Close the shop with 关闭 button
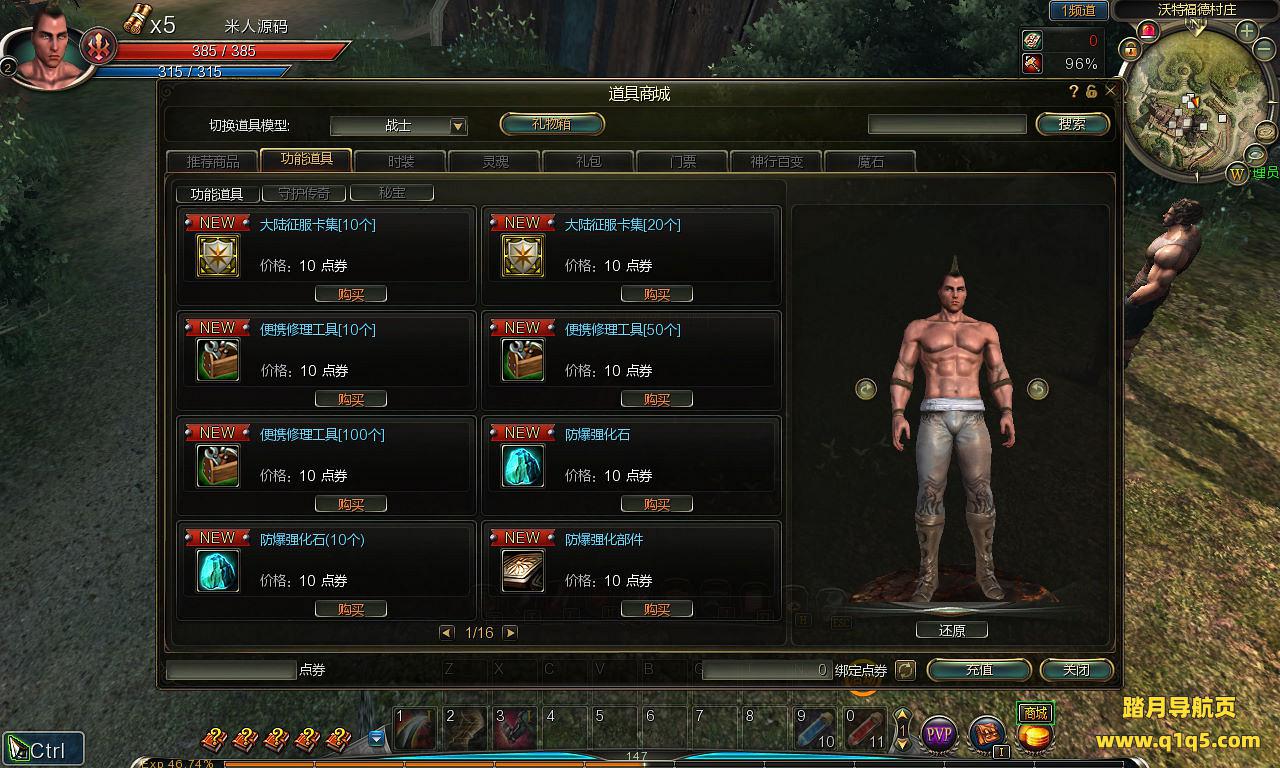The height and width of the screenshot is (768, 1280). coord(1076,670)
